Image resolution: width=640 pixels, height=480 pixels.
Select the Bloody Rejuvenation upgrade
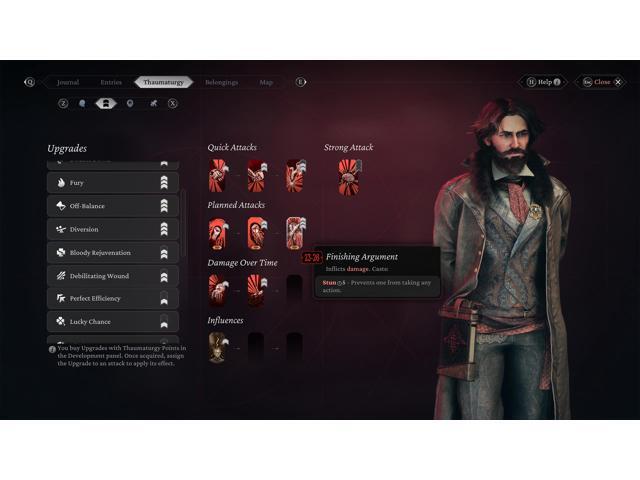[112, 252]
